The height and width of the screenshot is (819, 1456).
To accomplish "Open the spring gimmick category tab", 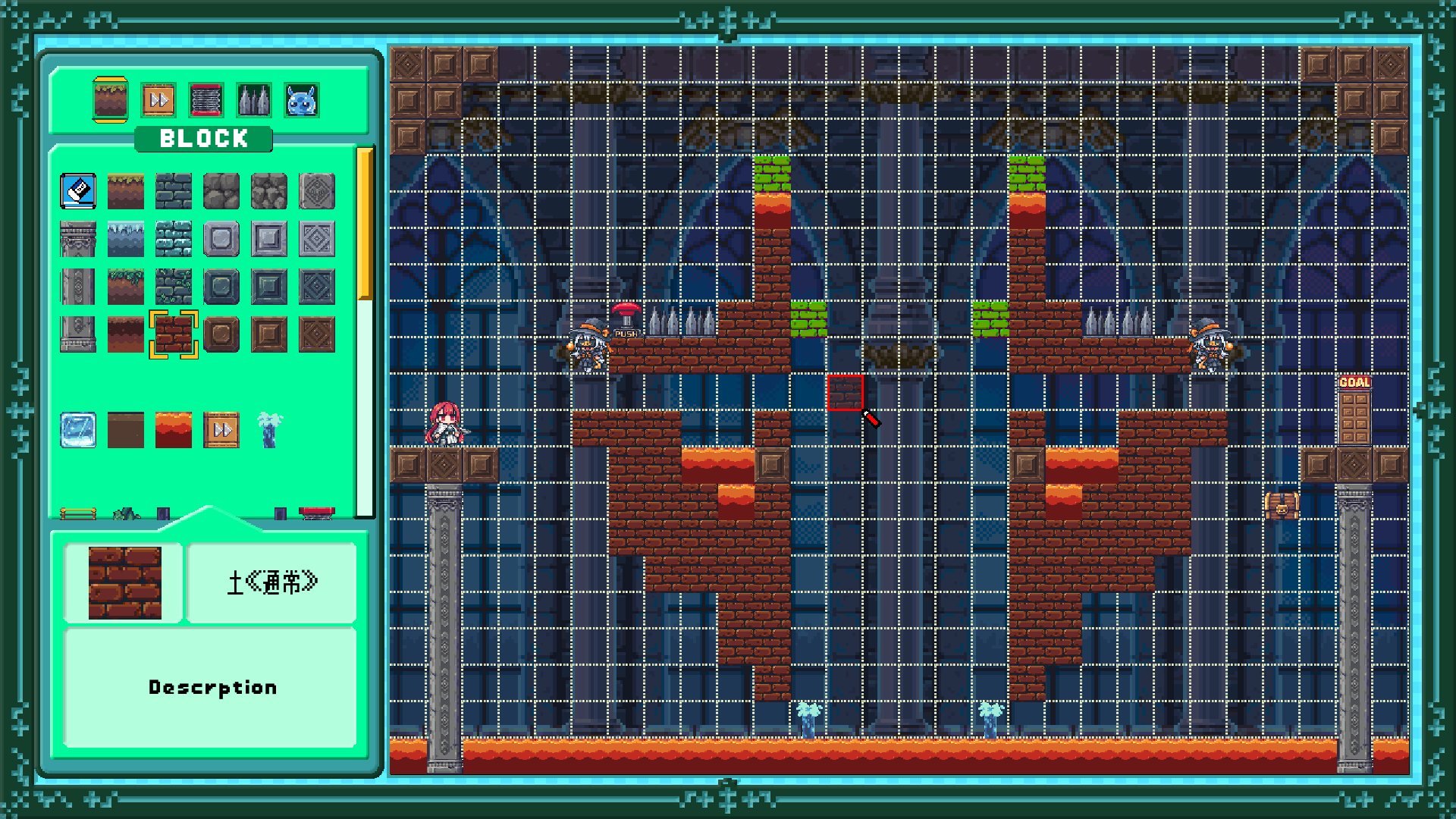I will tap(206, 100).
